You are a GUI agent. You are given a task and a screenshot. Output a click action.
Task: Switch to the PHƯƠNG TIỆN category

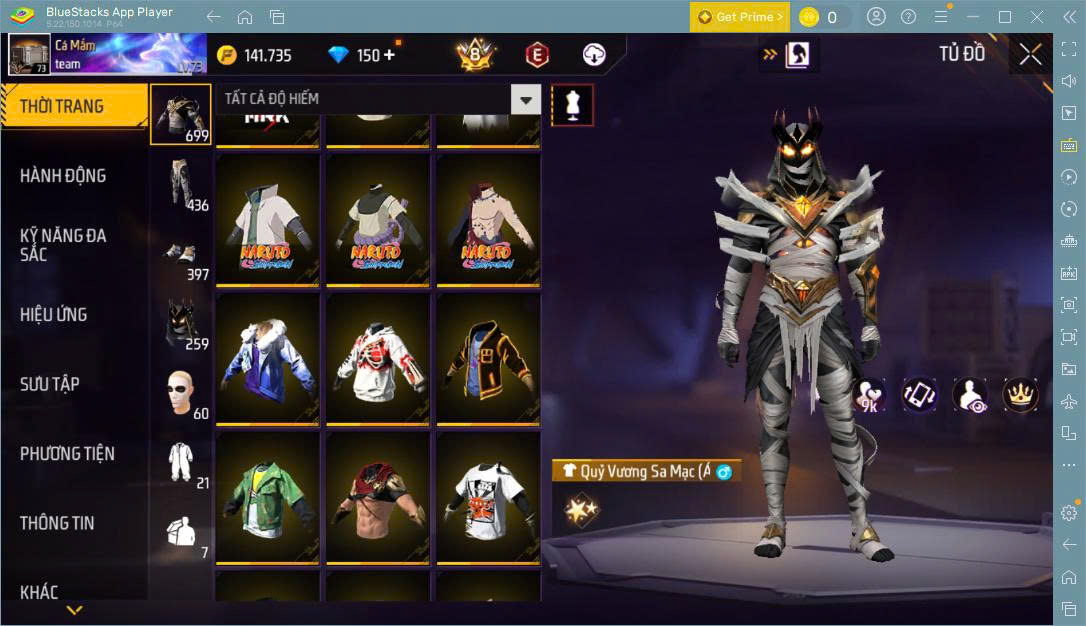click(x=67, y=454)
